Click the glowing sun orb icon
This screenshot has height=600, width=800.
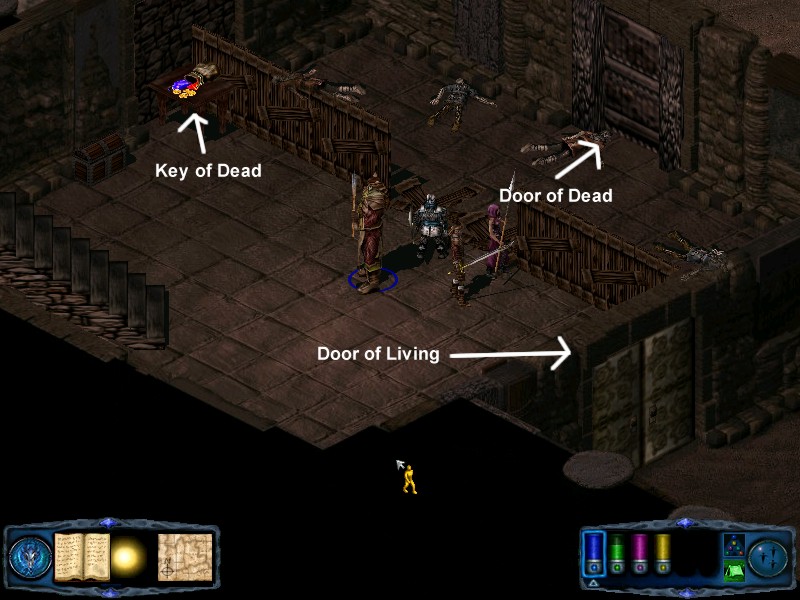click(x=127, y=556)
